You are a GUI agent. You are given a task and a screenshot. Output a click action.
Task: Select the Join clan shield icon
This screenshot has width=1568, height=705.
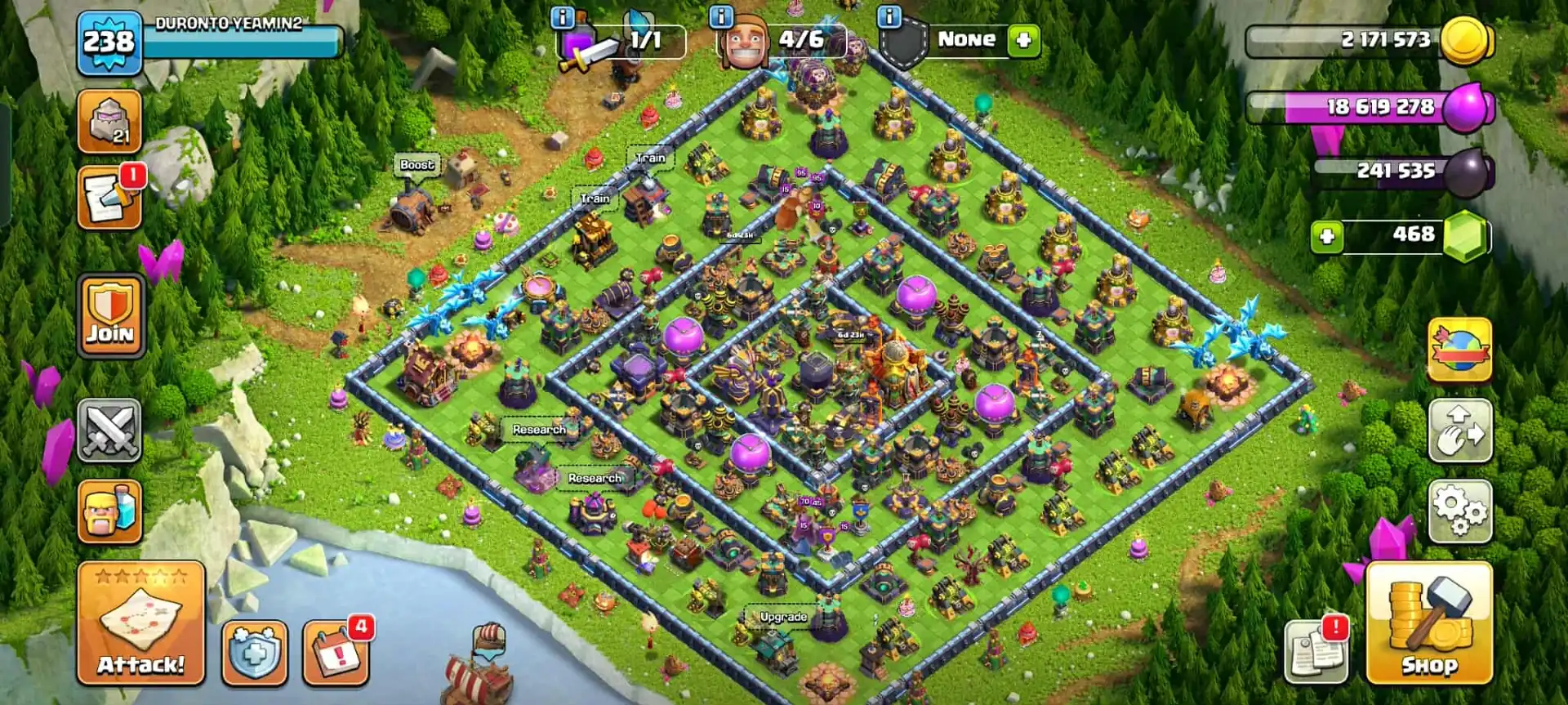109,315
